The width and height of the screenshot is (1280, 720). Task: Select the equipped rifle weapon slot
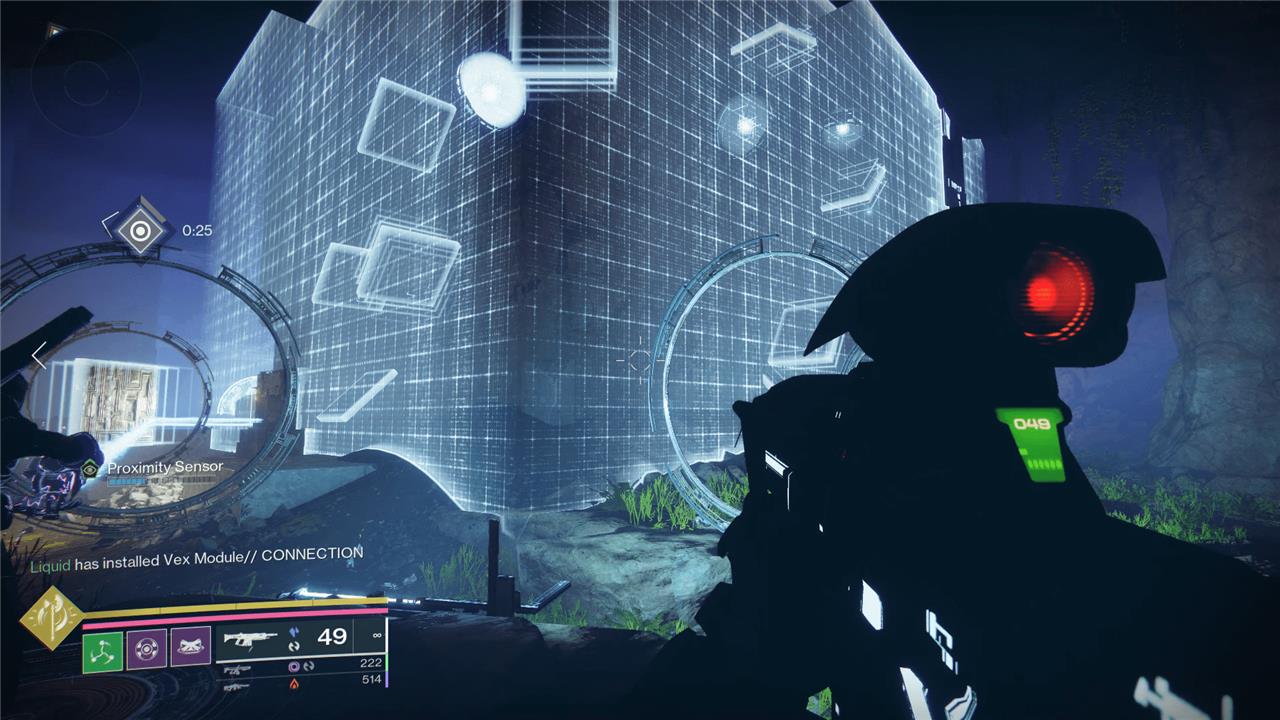point(253,638)
